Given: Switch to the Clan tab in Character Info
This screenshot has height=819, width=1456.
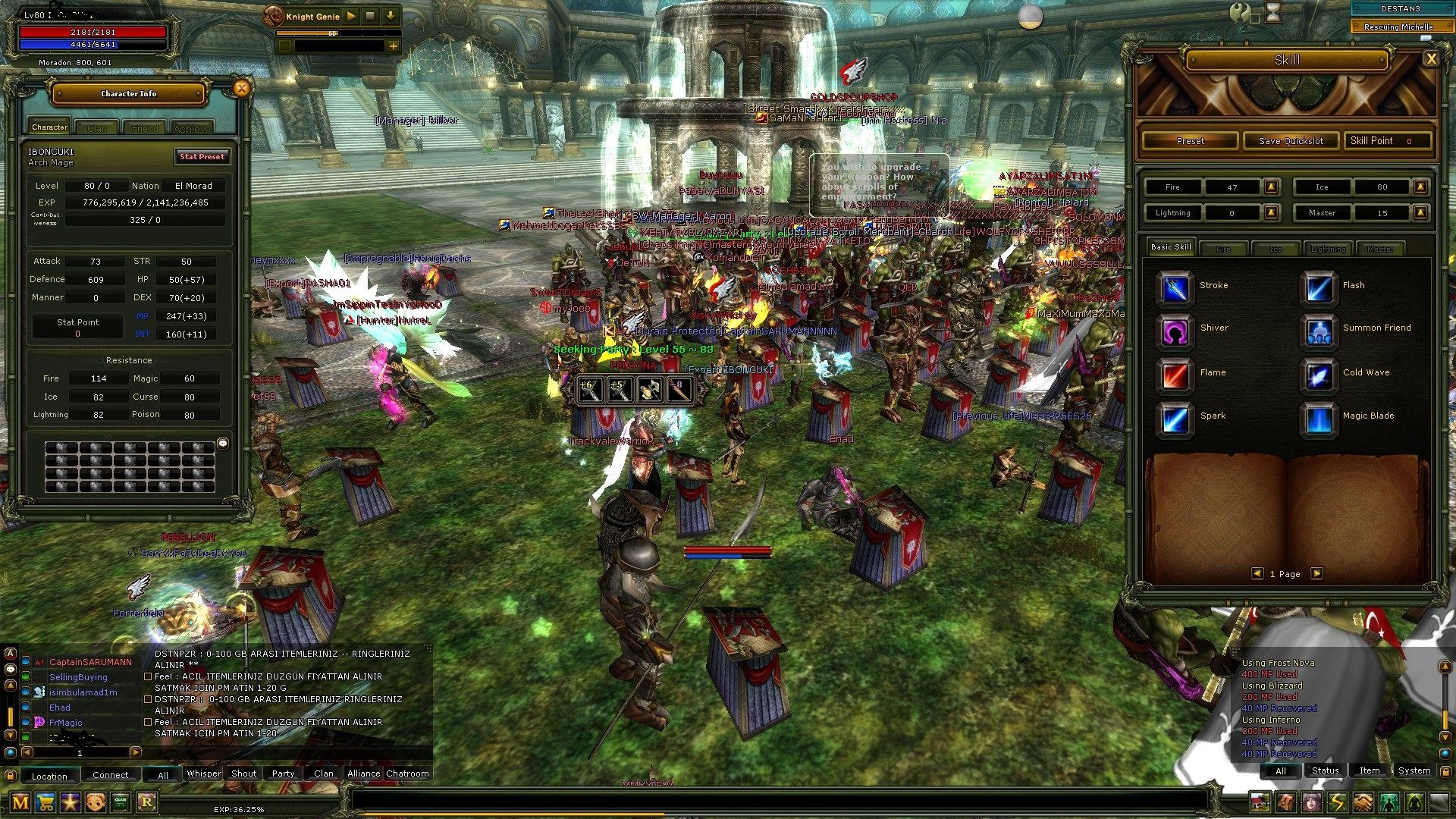Looking at the screenshot, I should (97, 128).
